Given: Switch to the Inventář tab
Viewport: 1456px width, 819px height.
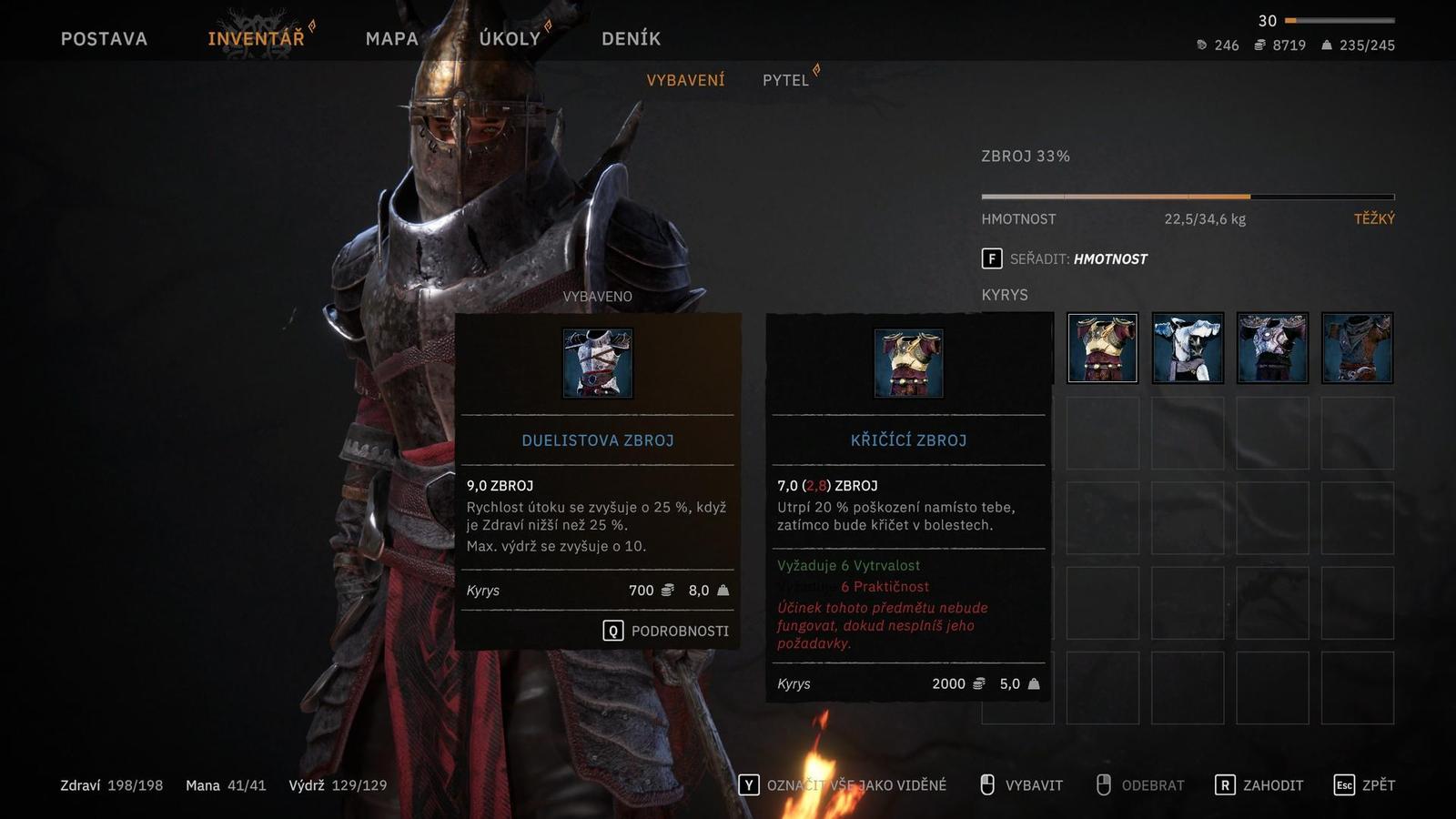Looking at the screenshot, I should click(256, 38).
